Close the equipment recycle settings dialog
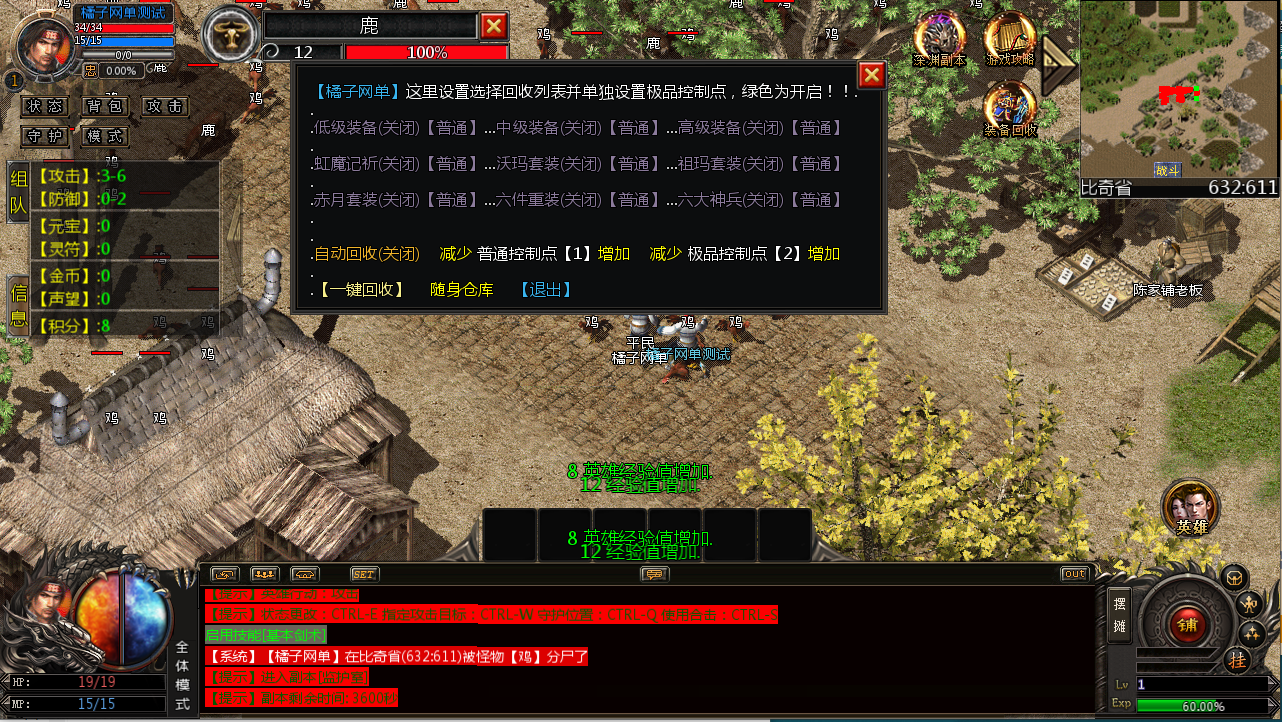This screenshot has height=722, width=1282. (x=871, y=75)
